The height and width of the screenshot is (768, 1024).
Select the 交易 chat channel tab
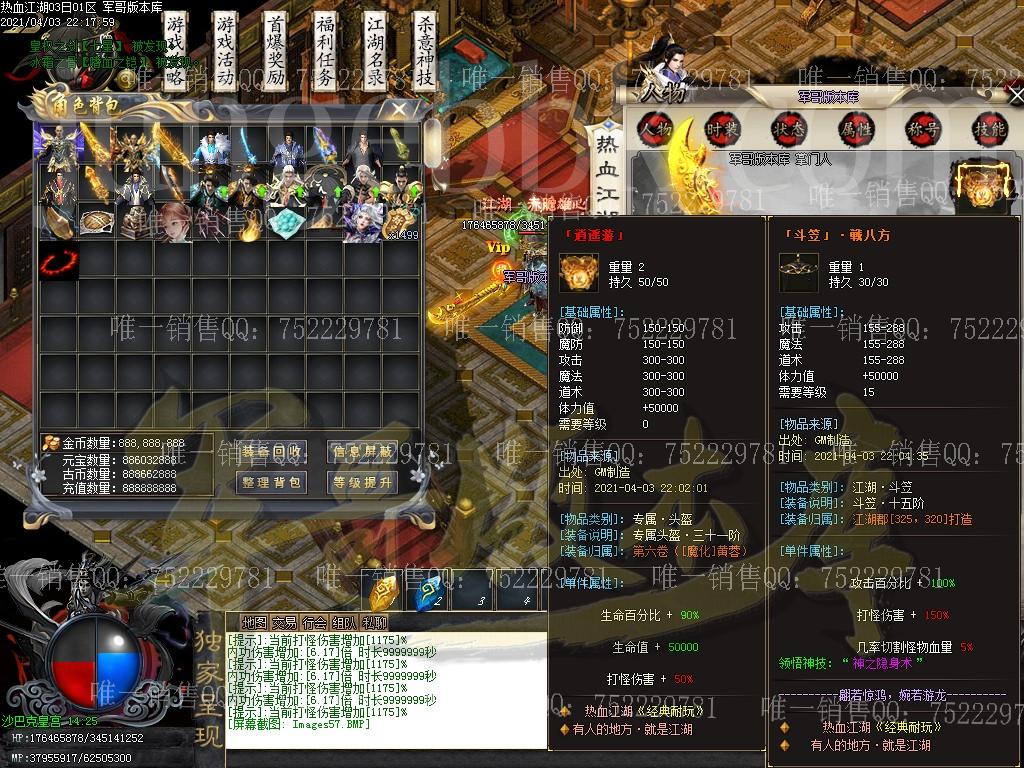[x=284, y=623]
